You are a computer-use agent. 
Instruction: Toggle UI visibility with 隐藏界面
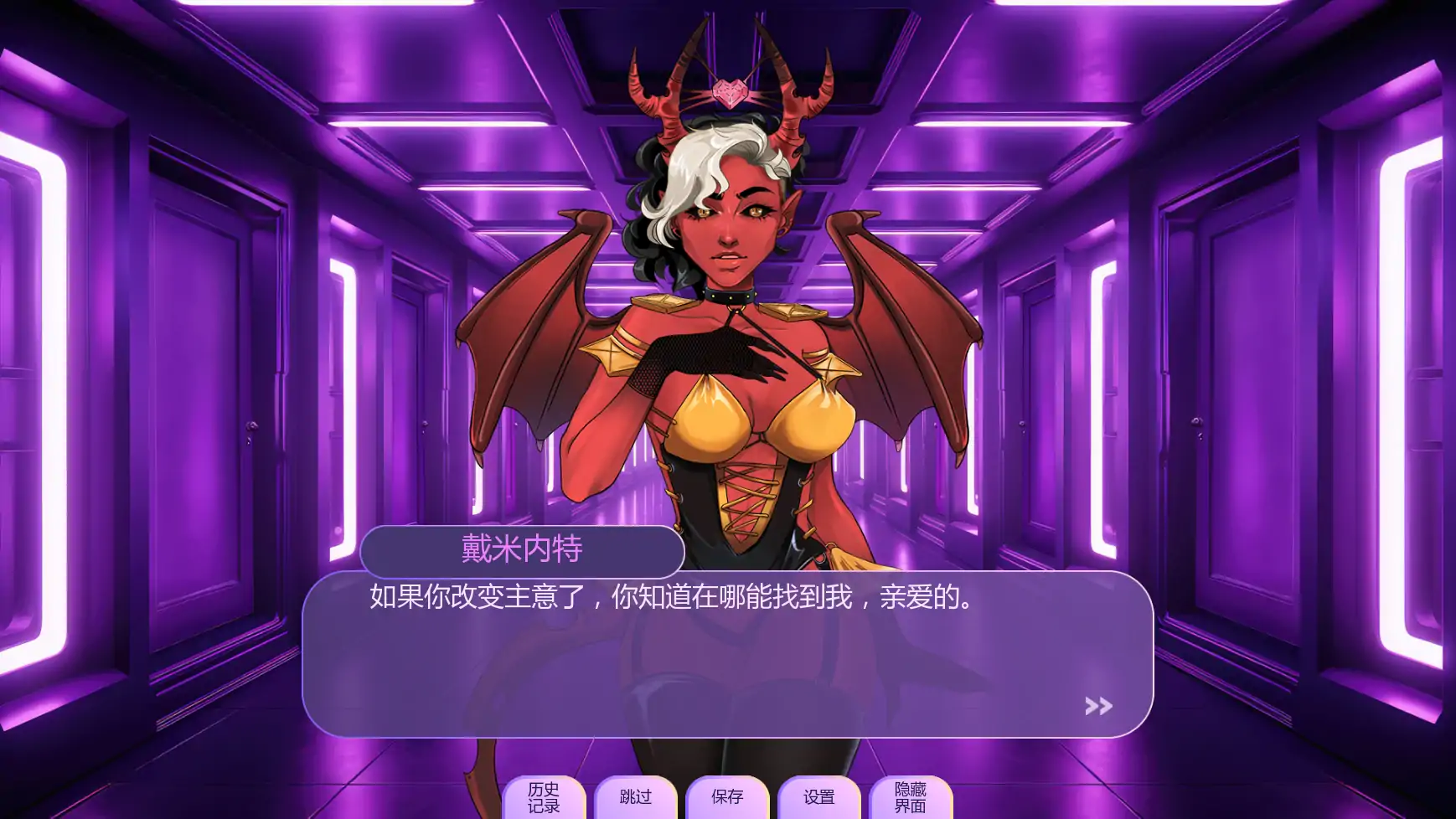(911, 797)
